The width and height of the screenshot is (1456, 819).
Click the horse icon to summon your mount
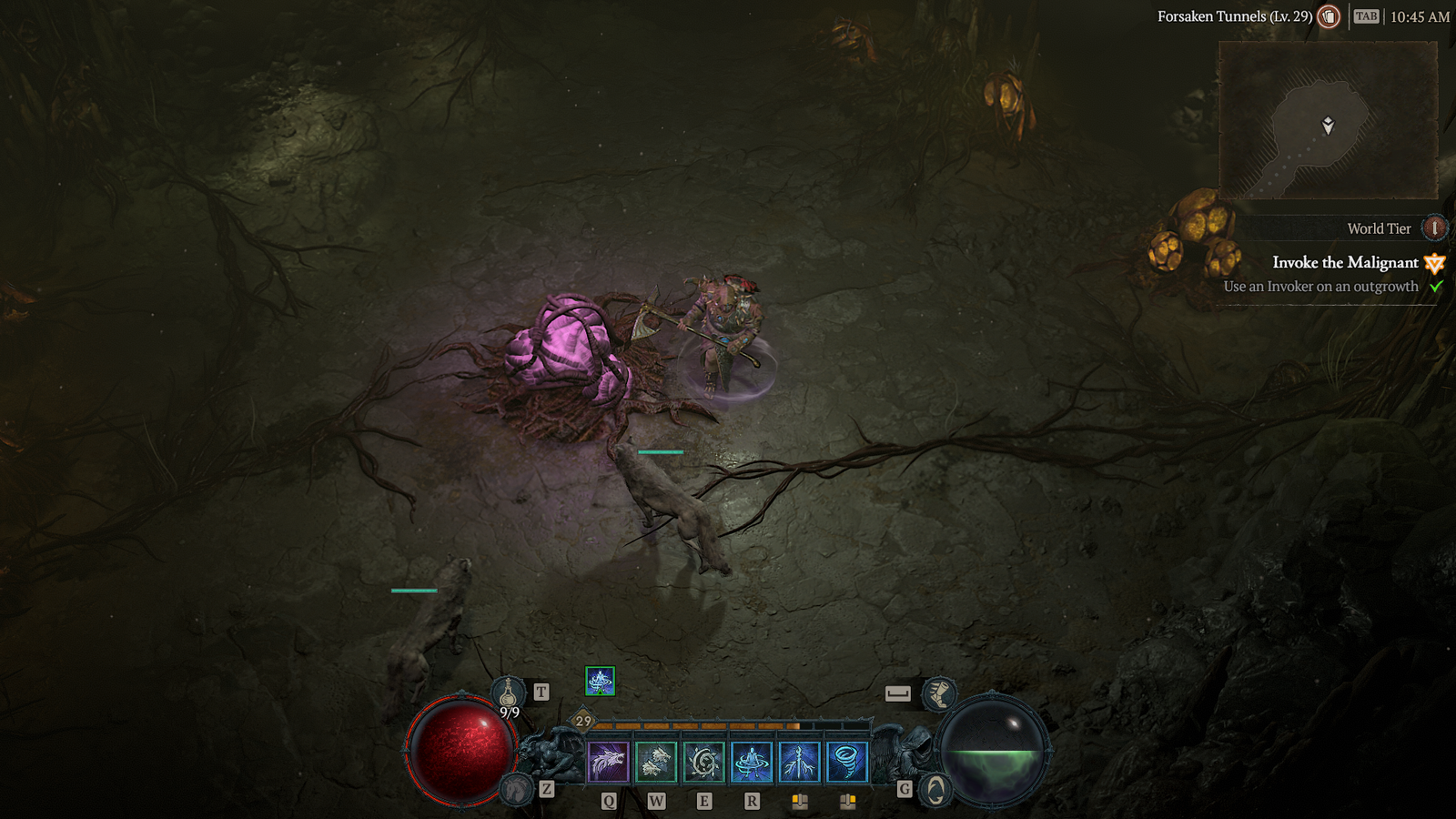pos(516,788)
